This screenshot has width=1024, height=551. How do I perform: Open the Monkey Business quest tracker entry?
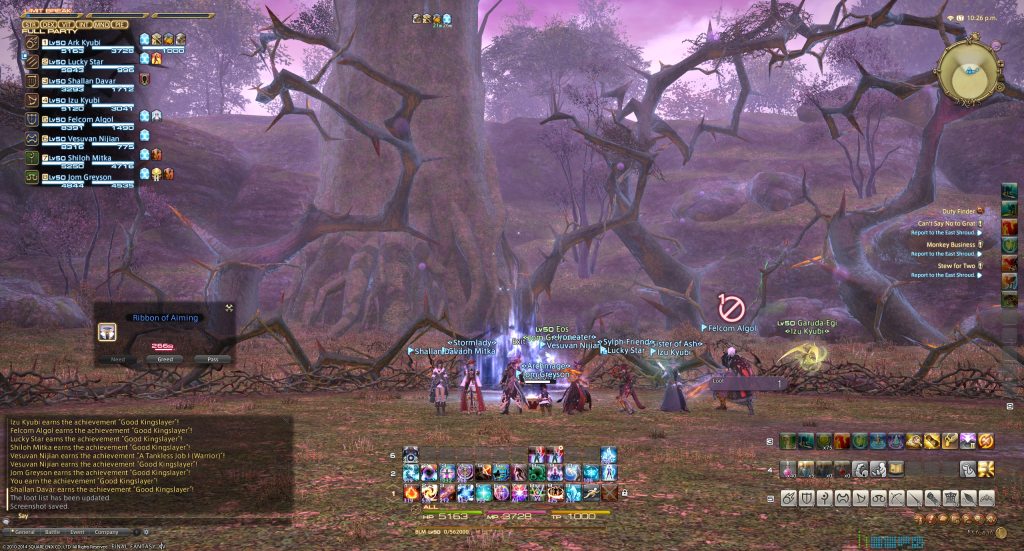945,244
